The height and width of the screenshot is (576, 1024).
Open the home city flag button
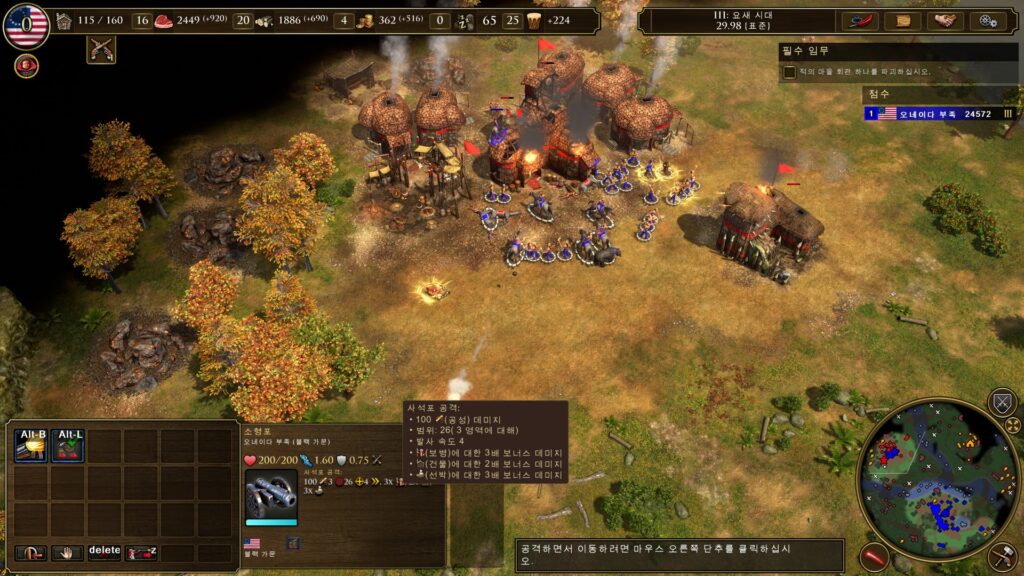click(26, 25)
